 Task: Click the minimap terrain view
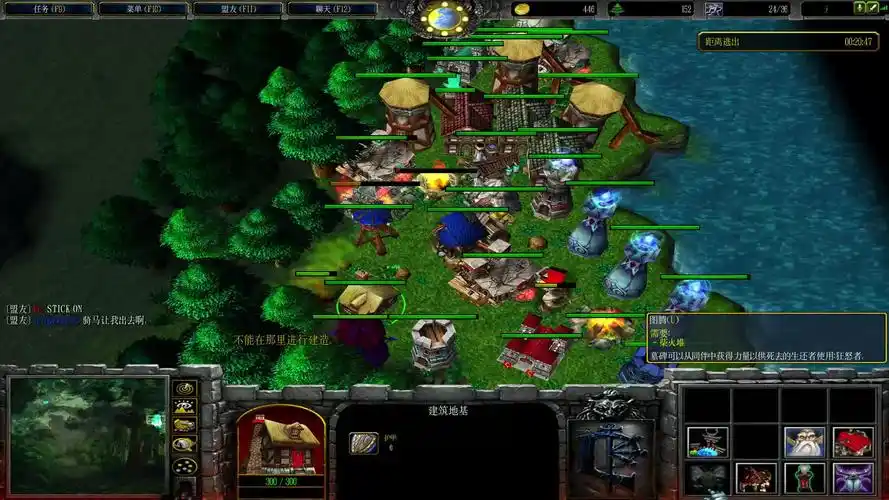(87, 434)
